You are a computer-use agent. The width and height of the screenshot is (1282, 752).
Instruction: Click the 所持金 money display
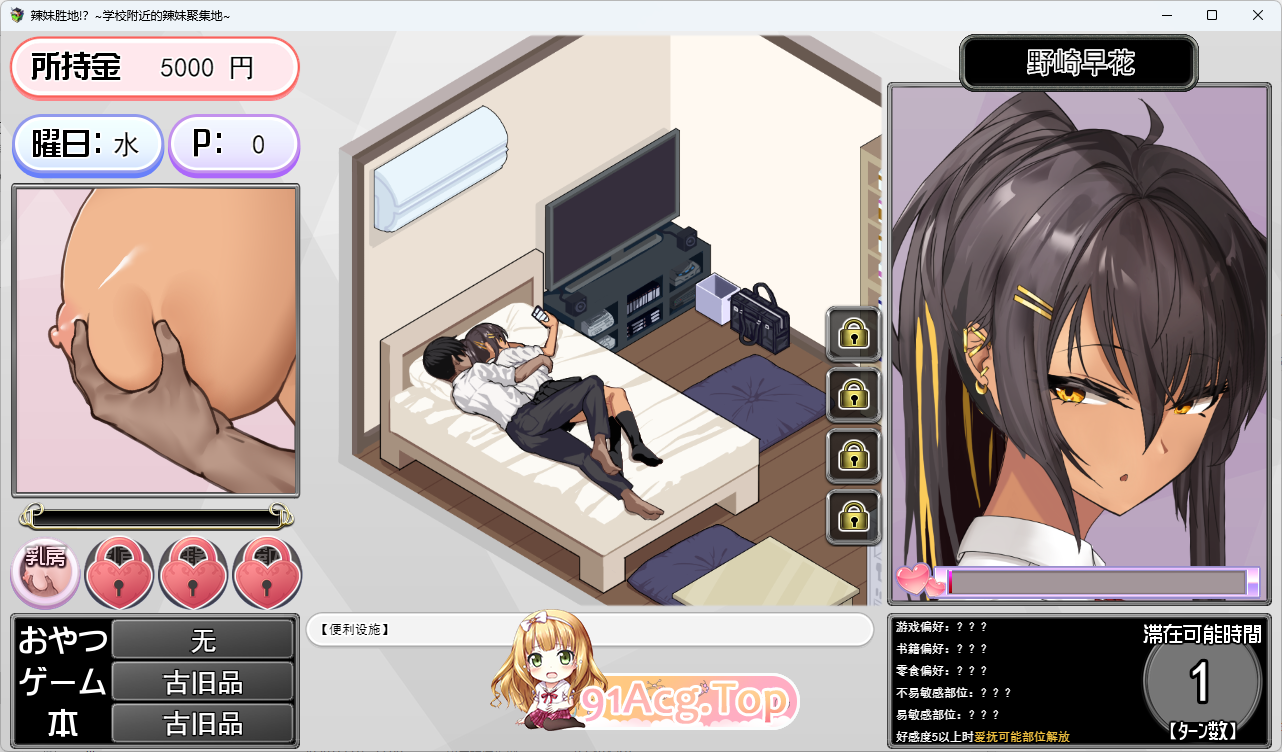tap(154, 67)
